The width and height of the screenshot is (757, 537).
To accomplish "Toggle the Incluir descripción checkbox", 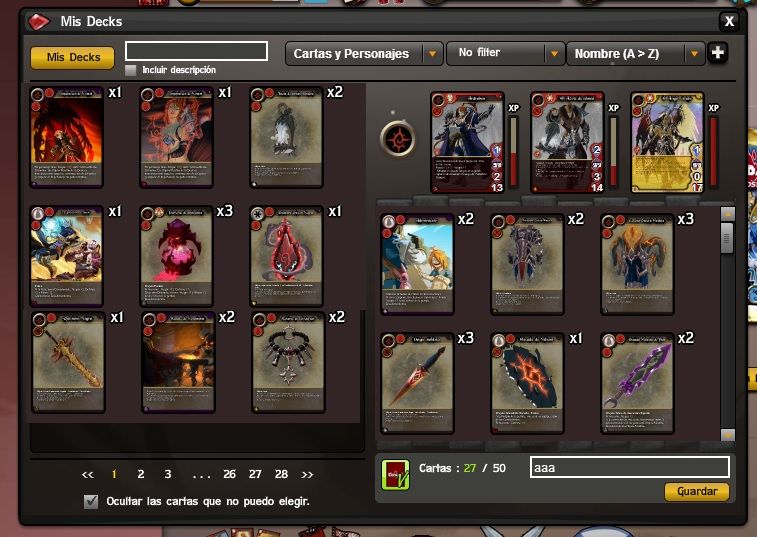I will pos(131,71).
